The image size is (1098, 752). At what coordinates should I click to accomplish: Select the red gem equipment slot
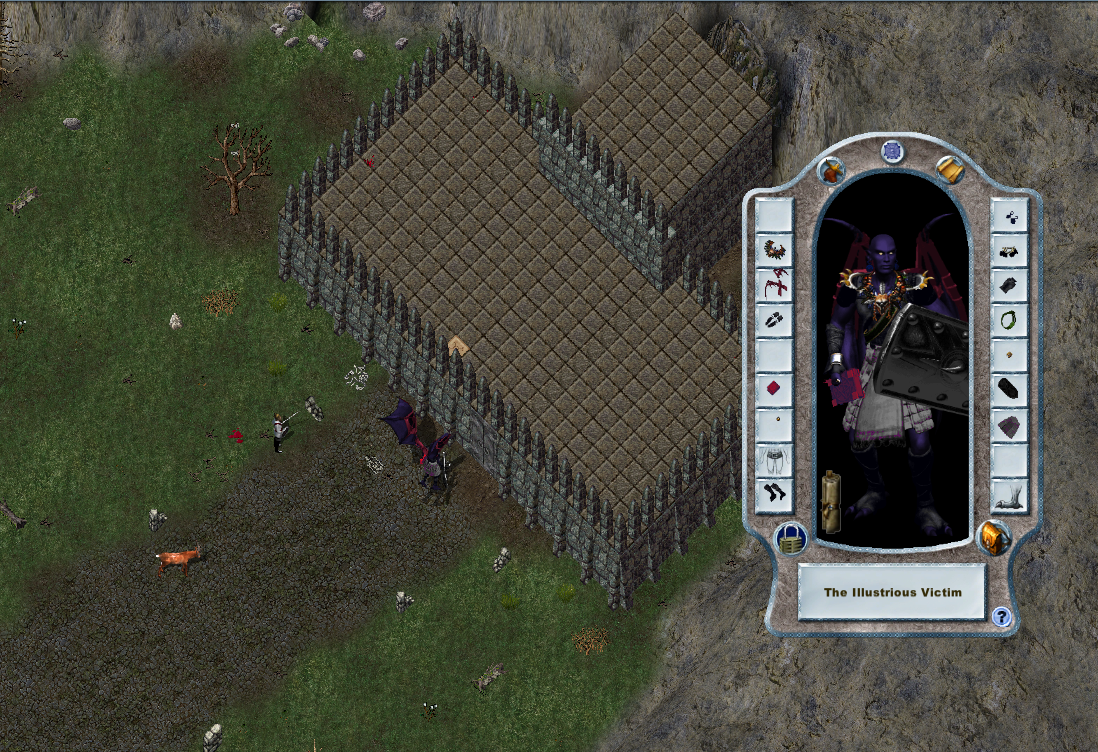[774, 388]
